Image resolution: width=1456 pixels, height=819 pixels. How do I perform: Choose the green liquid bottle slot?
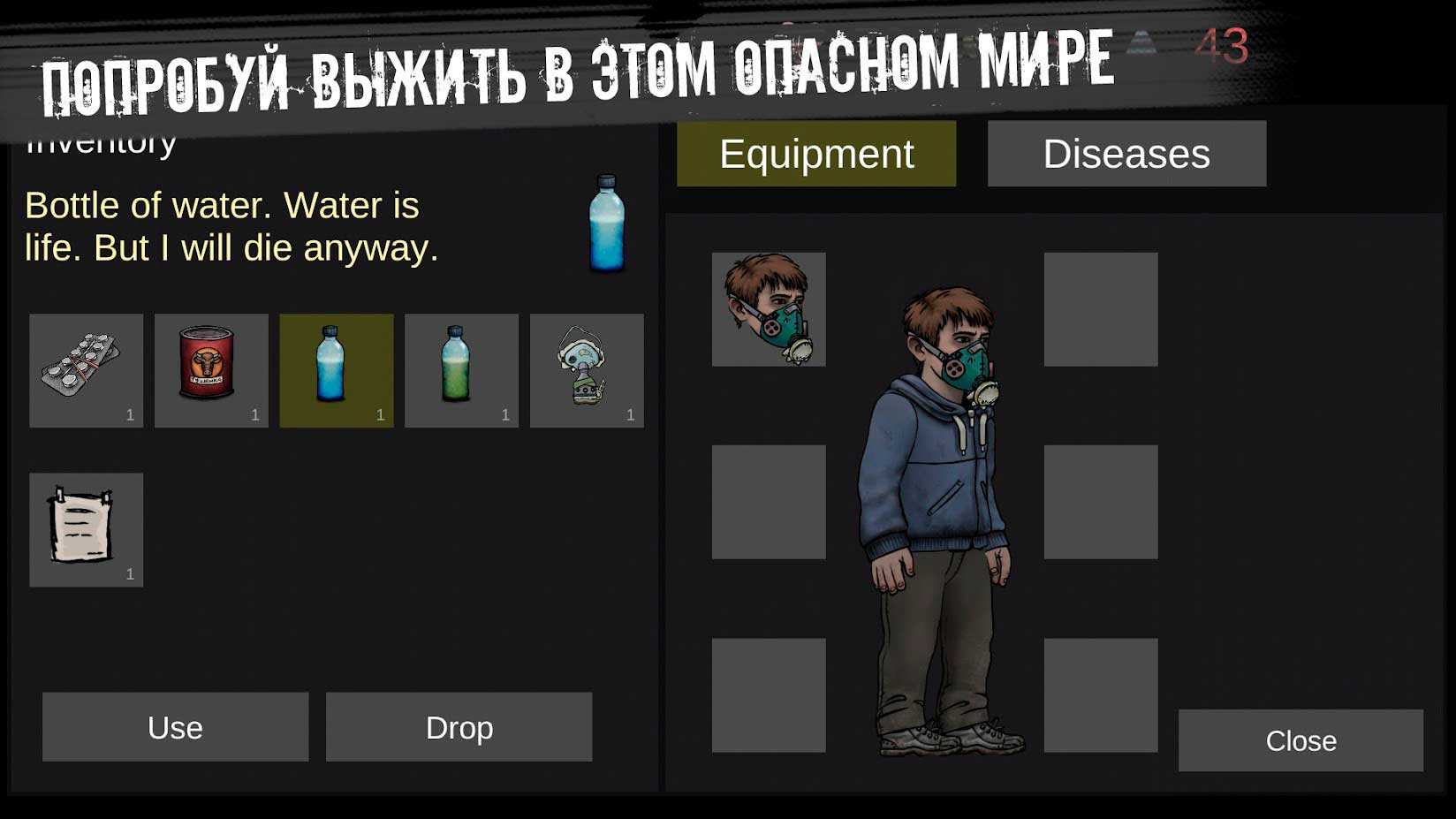tap(461, 370)
